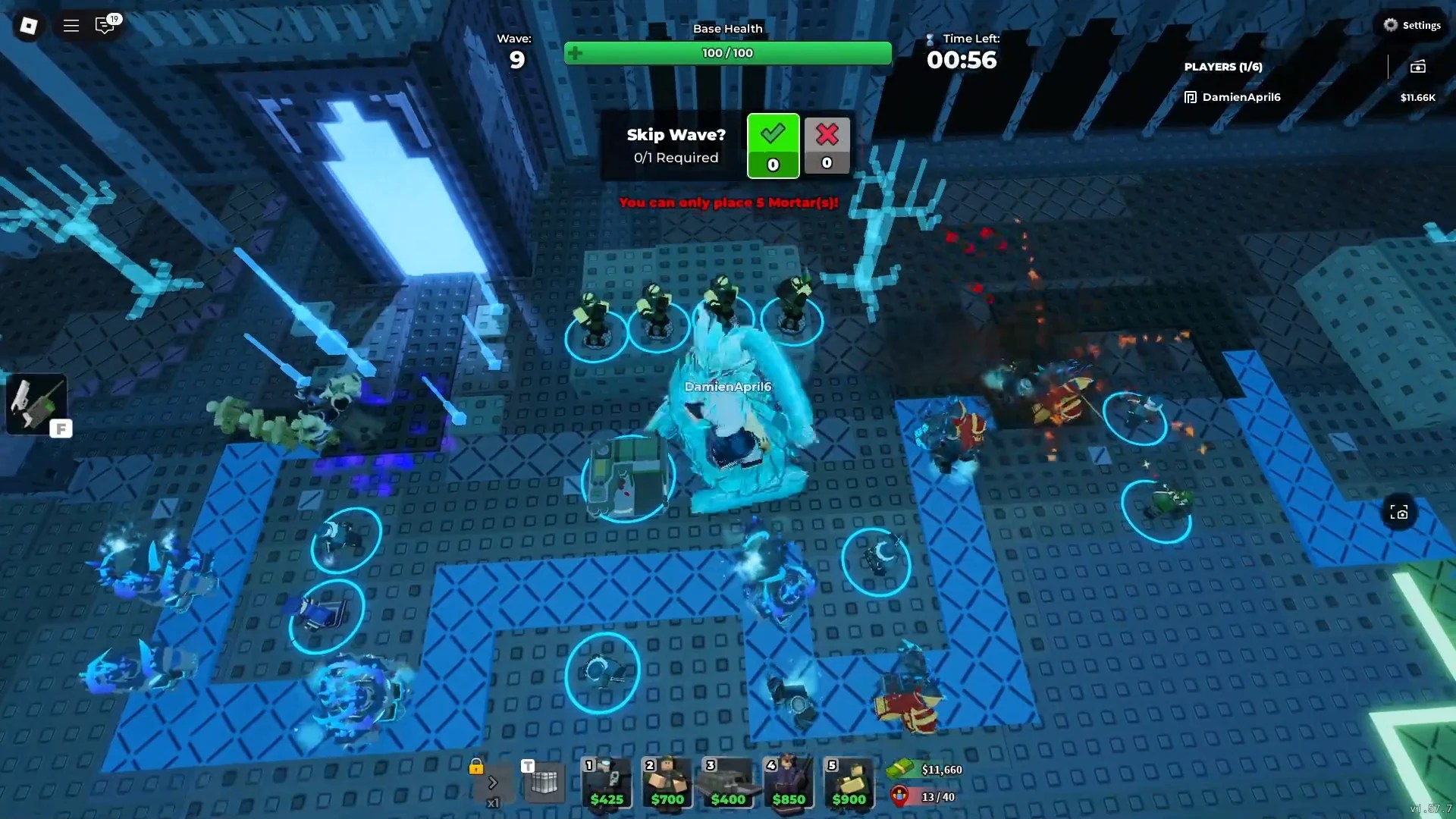Open the camera icon near the players list
This screenshot has height=819, width=1456.
pos(1420,67)
